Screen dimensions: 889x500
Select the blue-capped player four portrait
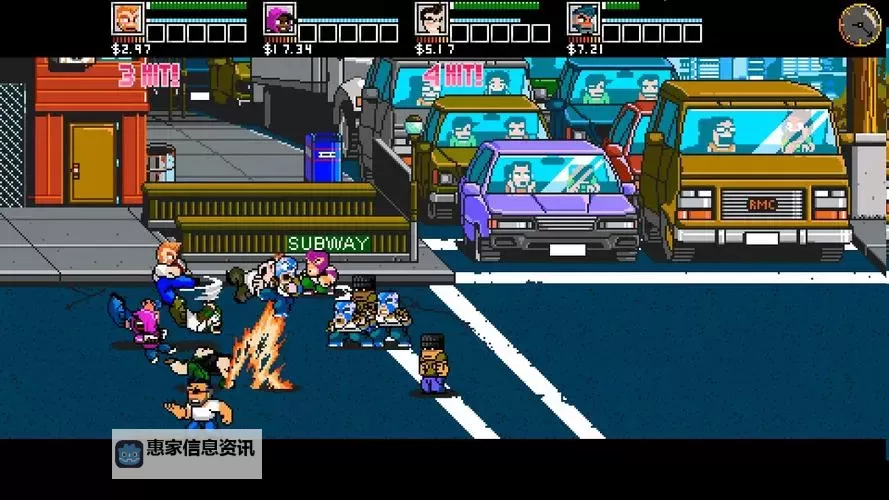click(x=583, y=19)
